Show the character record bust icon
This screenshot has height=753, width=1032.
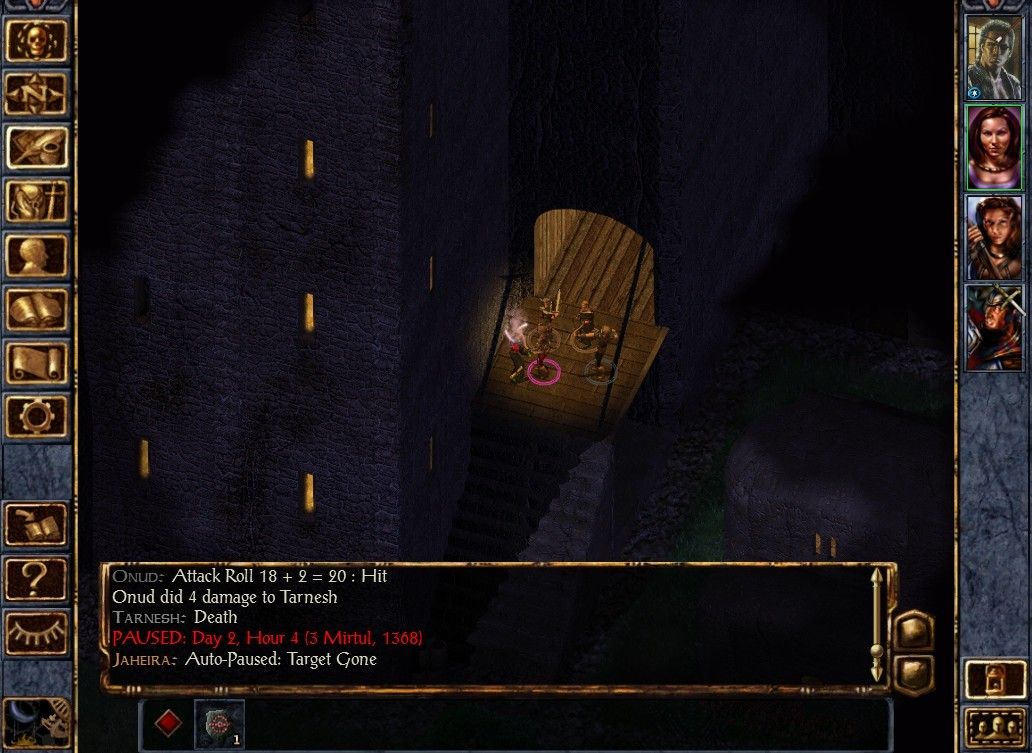(37, 255)
